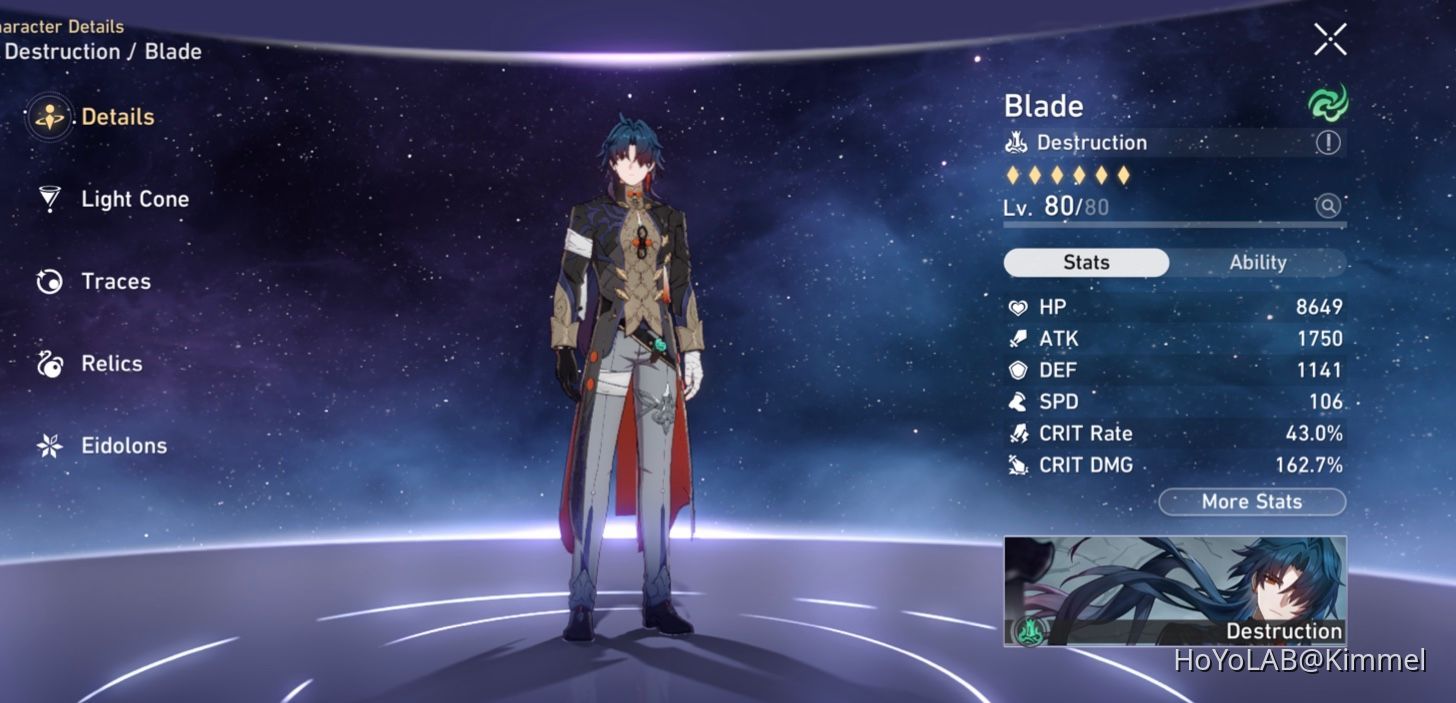
Task: Show the Relics section
Action: pyautogui.click(x=111, y=363)
